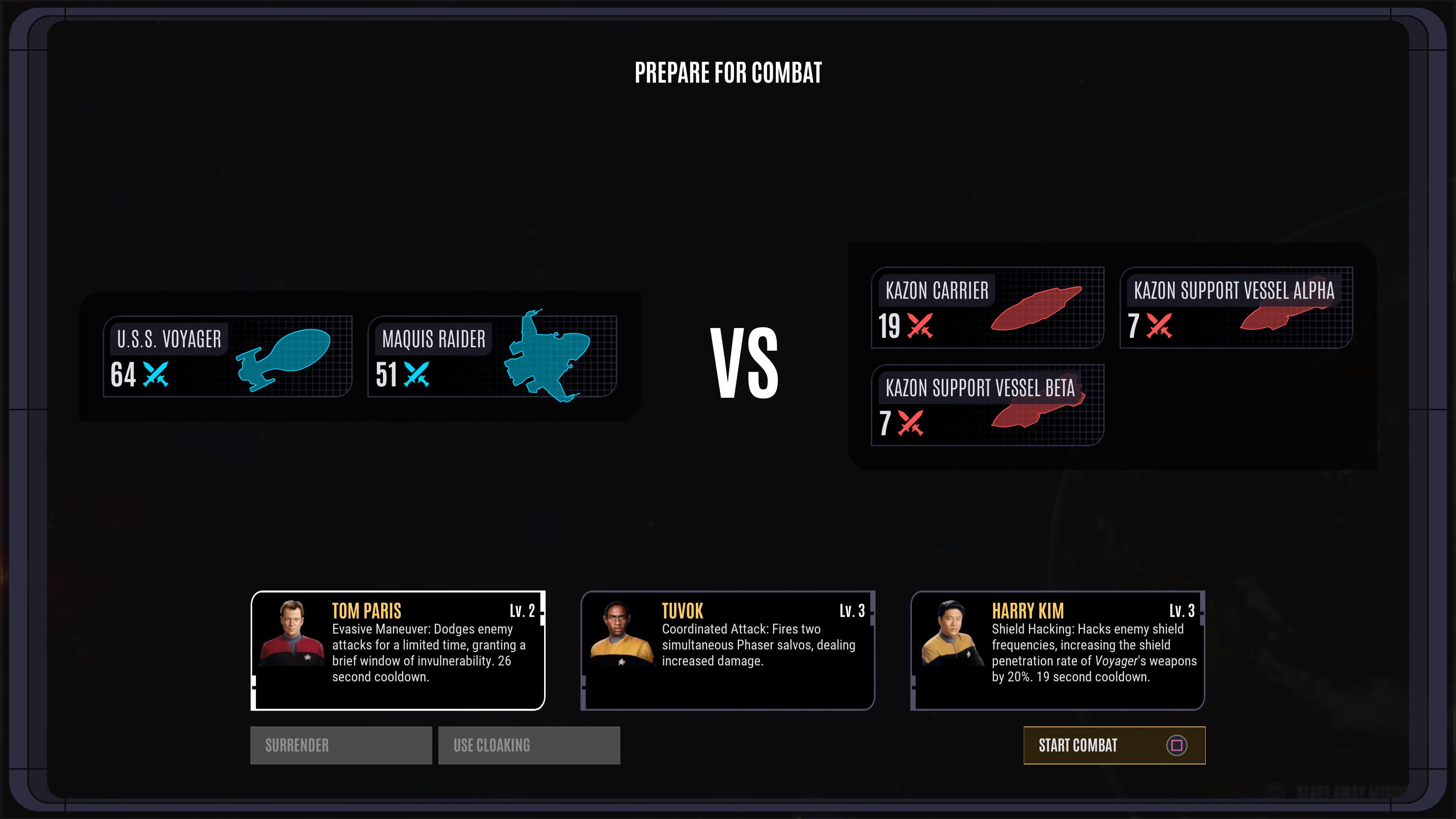View Kazon Support Vessel Beta panel
This screenshot has height=819, width=1456.
tap(987, 405)
